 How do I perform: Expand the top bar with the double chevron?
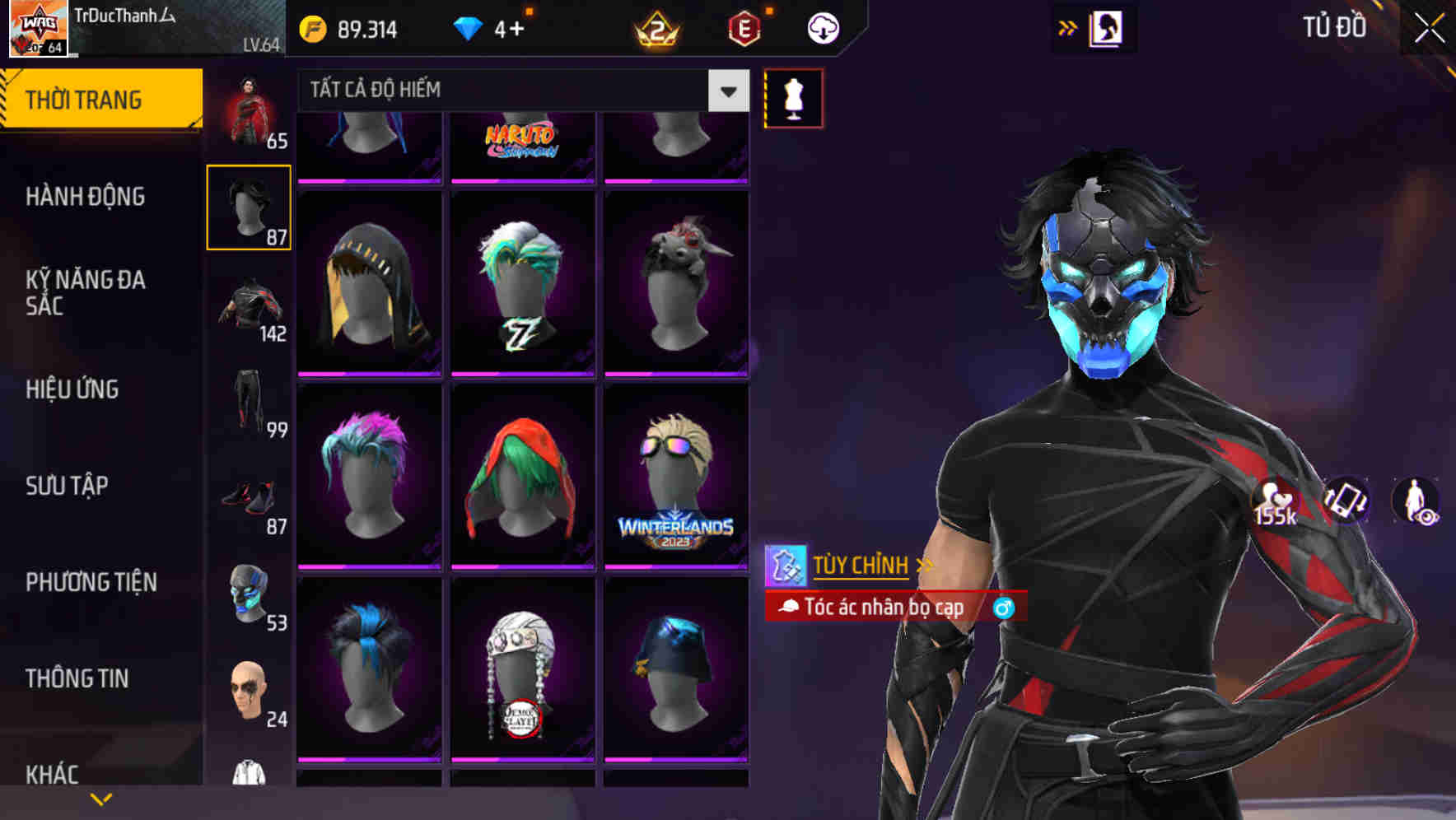(x=1067, y=26)
